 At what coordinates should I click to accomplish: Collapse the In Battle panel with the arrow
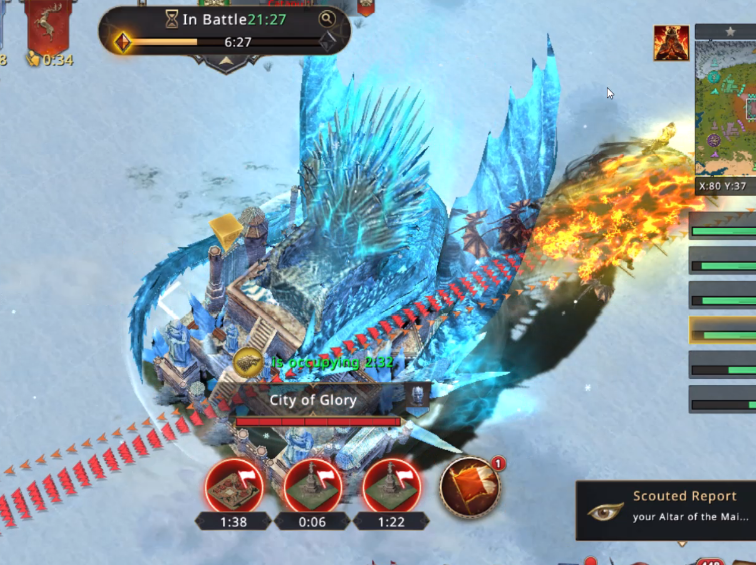[x=225, y=60]
